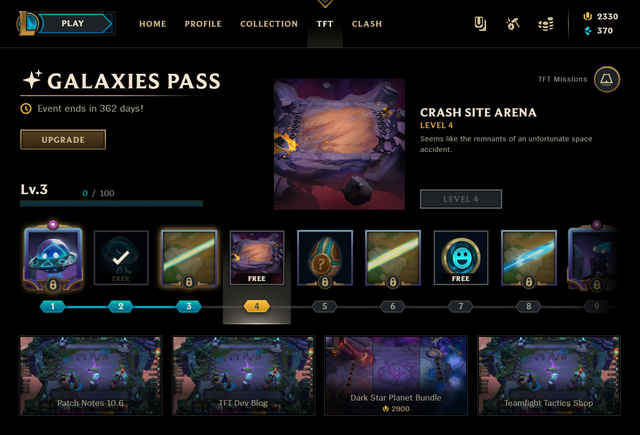Switch to the Collection tab
Screen dimensions: 640x435
[x=269, y=24]
